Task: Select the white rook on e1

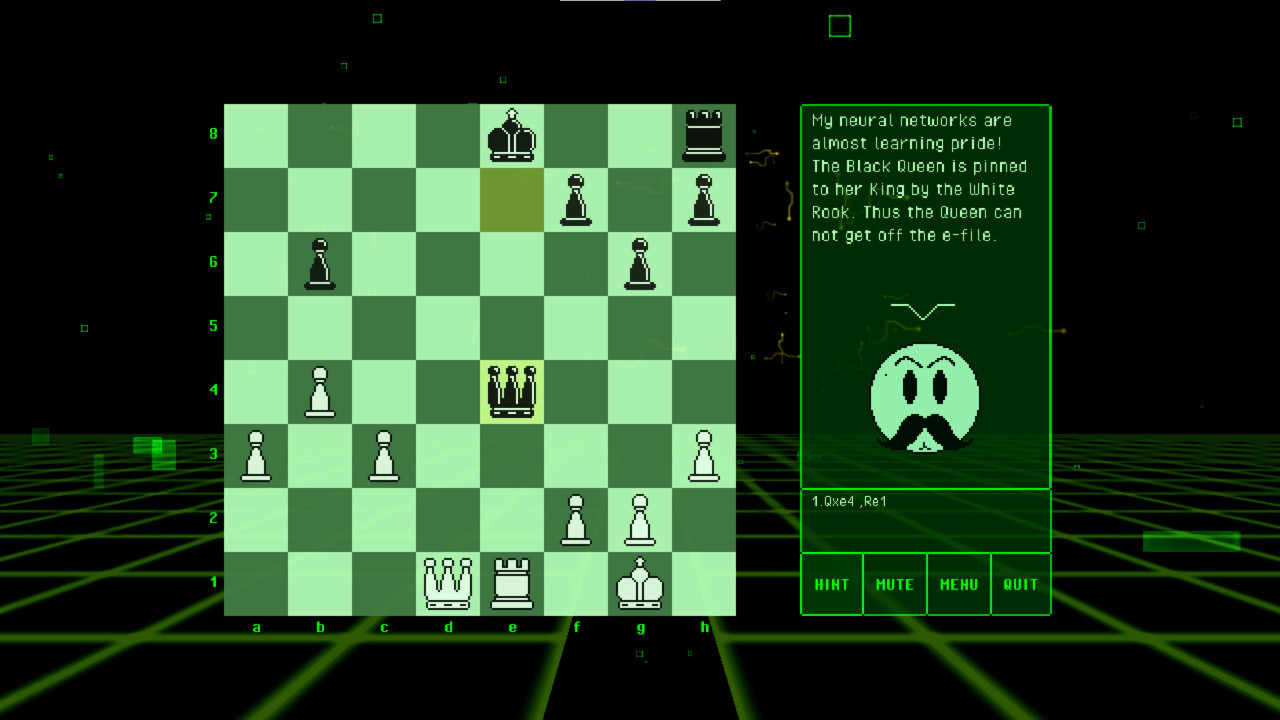Action: tap(513, 583)
